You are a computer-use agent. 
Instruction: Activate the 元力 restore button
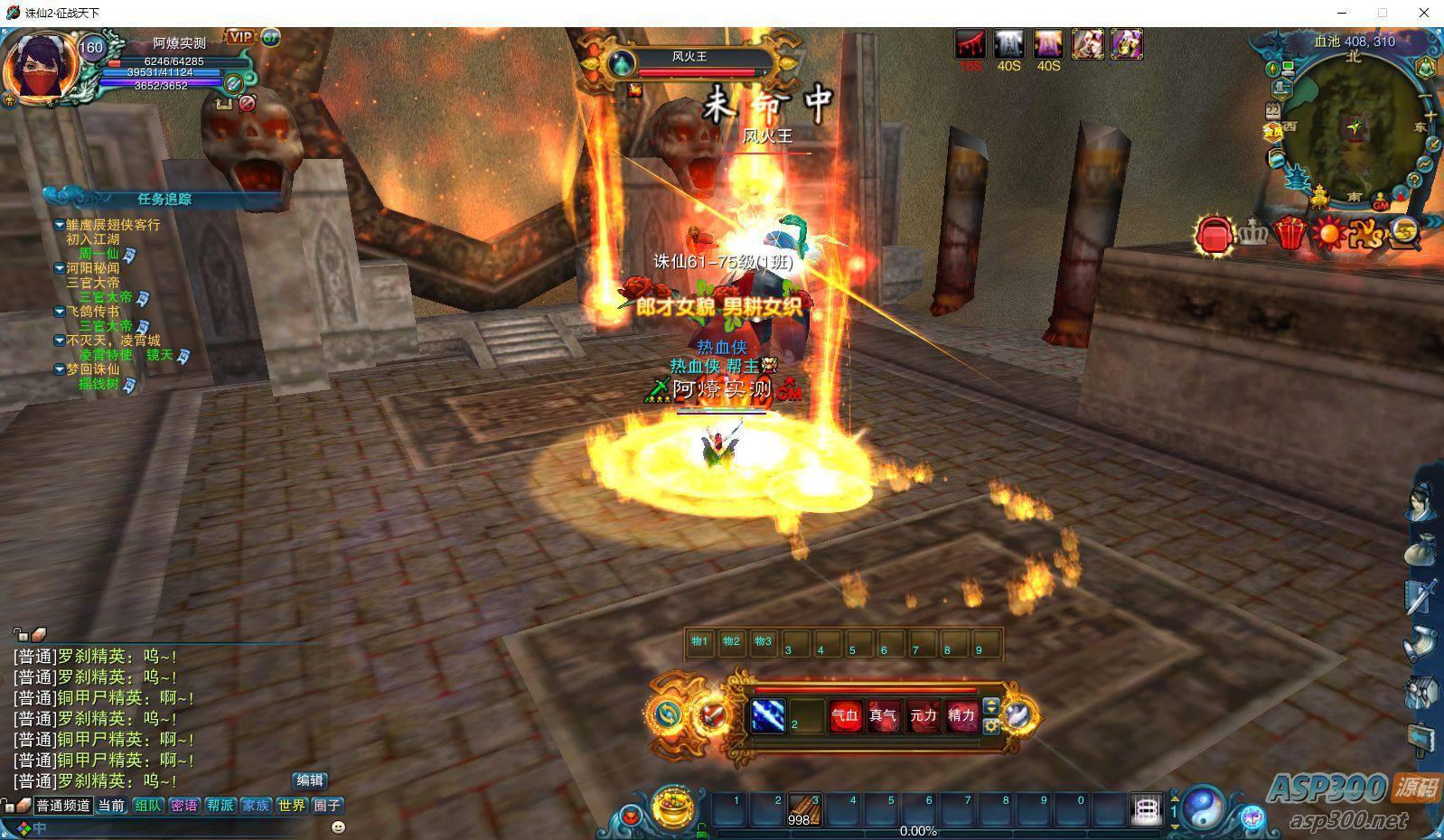tap(924, 716)
